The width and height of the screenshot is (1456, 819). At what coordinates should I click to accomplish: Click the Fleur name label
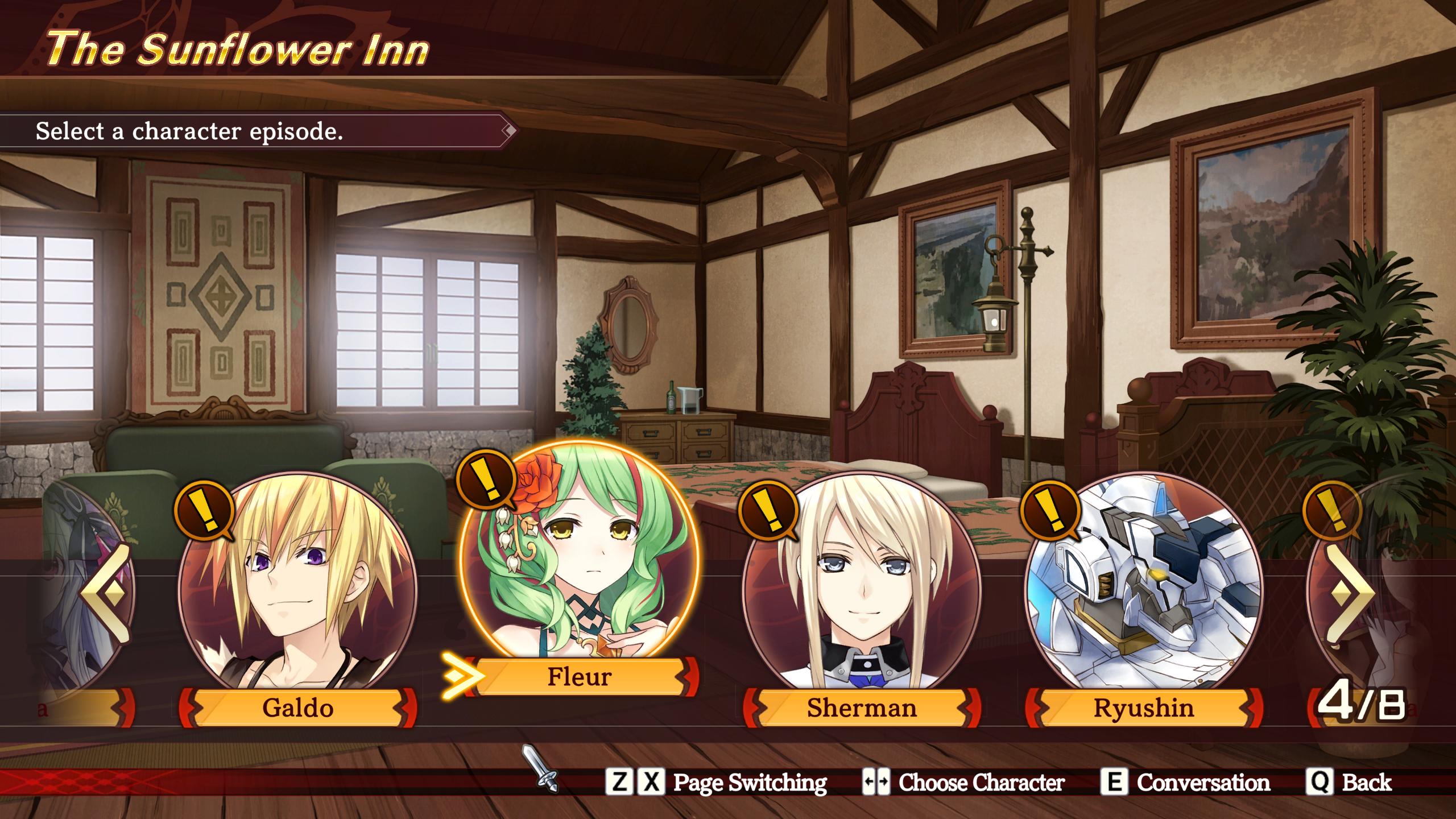(580, 677)
